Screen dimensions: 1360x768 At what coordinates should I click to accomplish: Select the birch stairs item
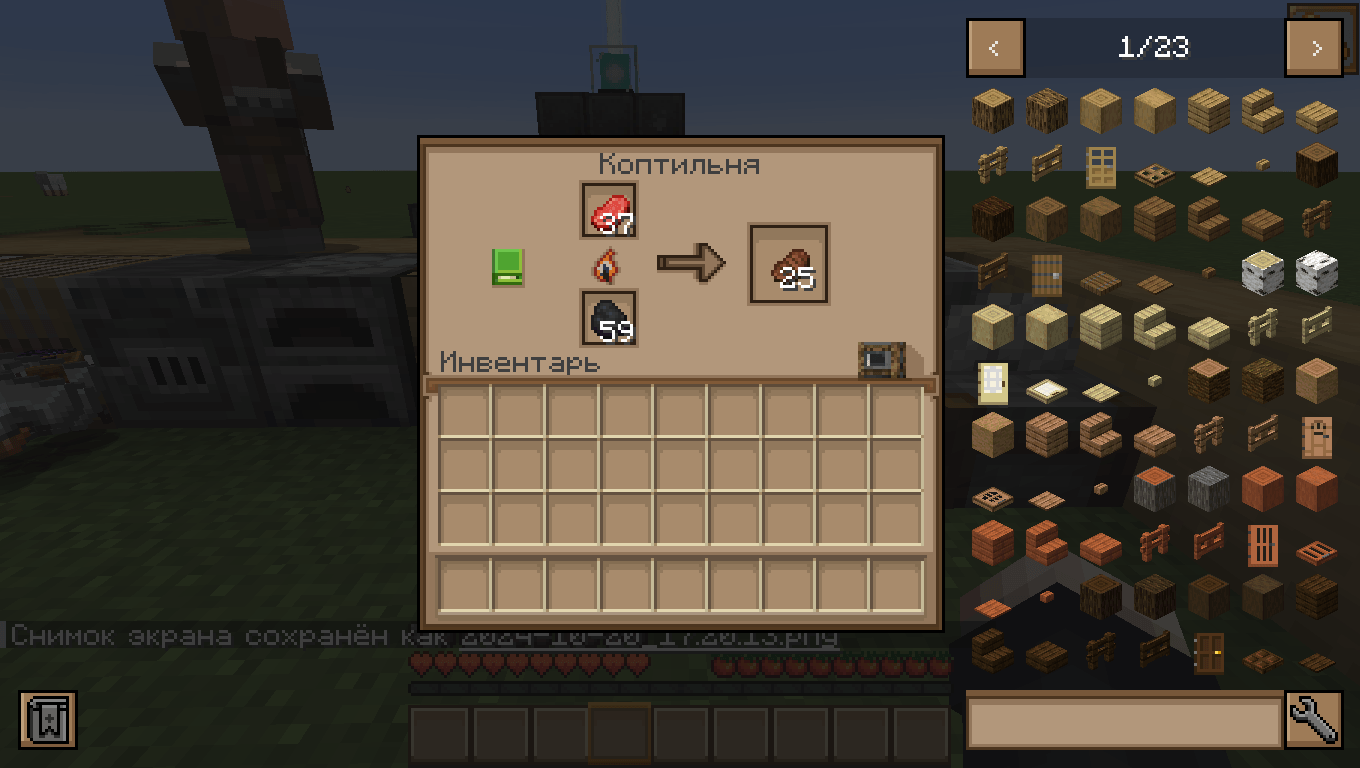click(1153, 325)
